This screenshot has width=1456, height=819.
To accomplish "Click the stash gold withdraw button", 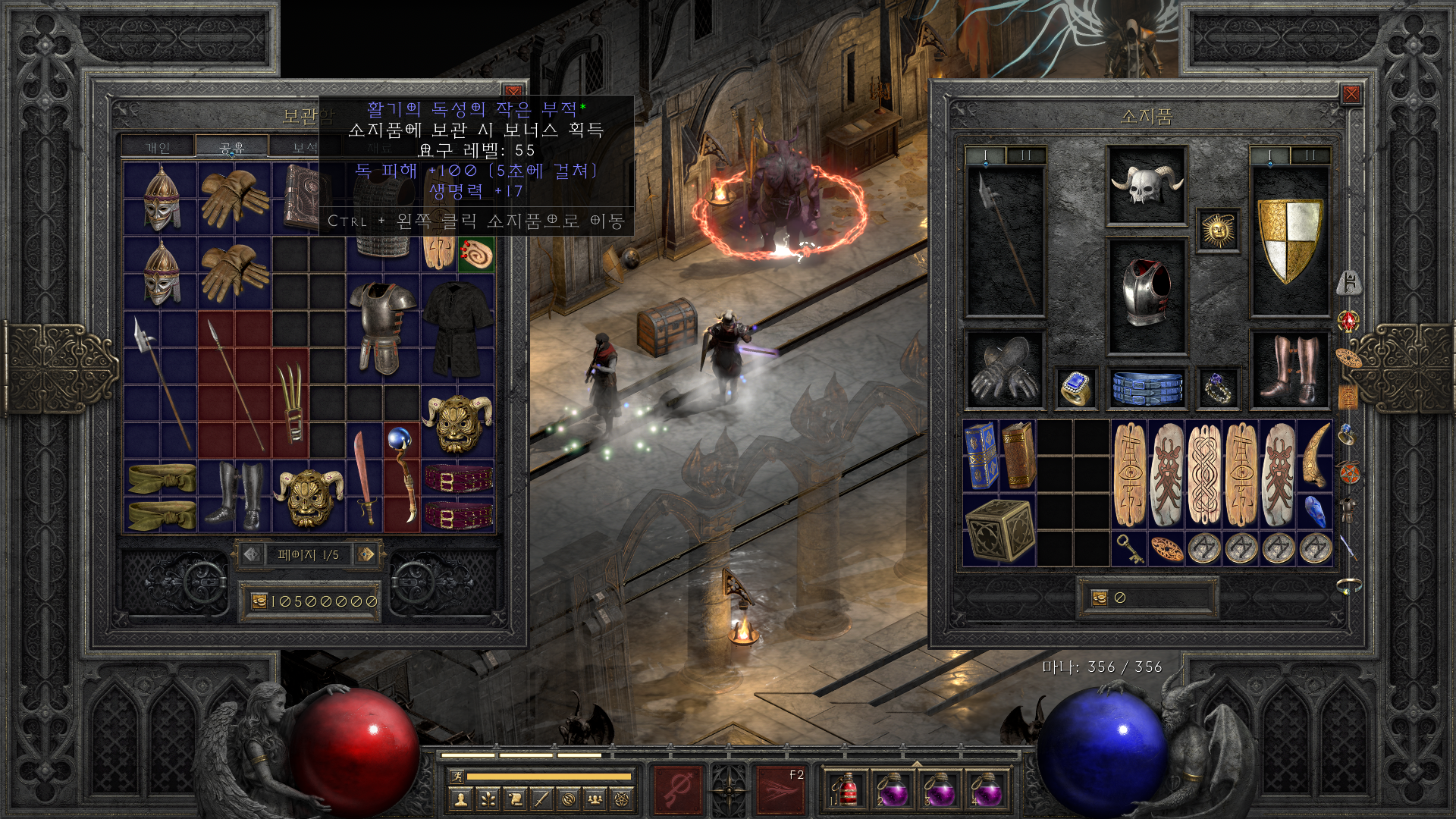I will pyautogui.click(x=259, y=601).
